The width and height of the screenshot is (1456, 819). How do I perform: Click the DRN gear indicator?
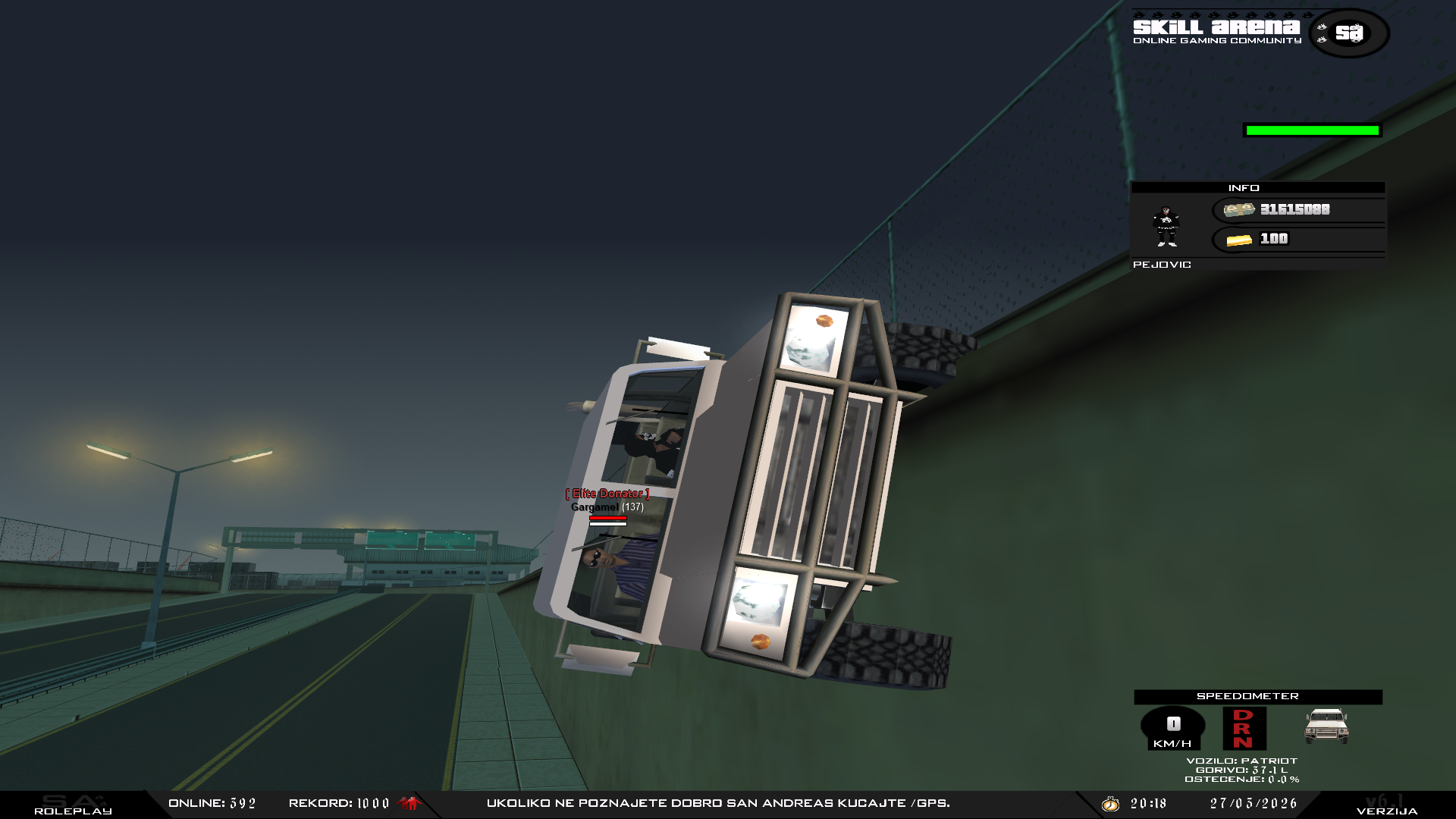coord(1244,728)
